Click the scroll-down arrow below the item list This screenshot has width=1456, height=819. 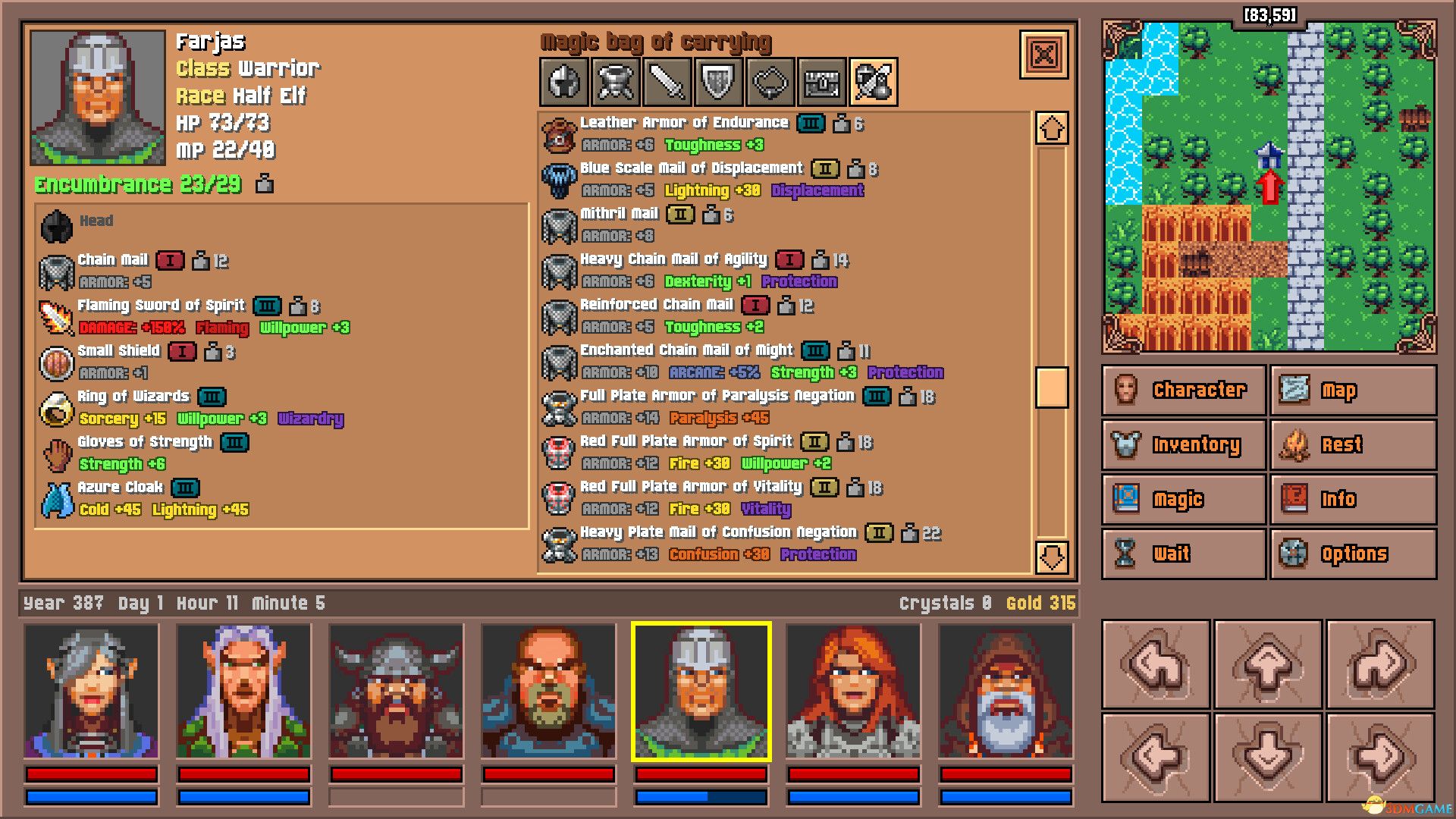[1050, 559]
